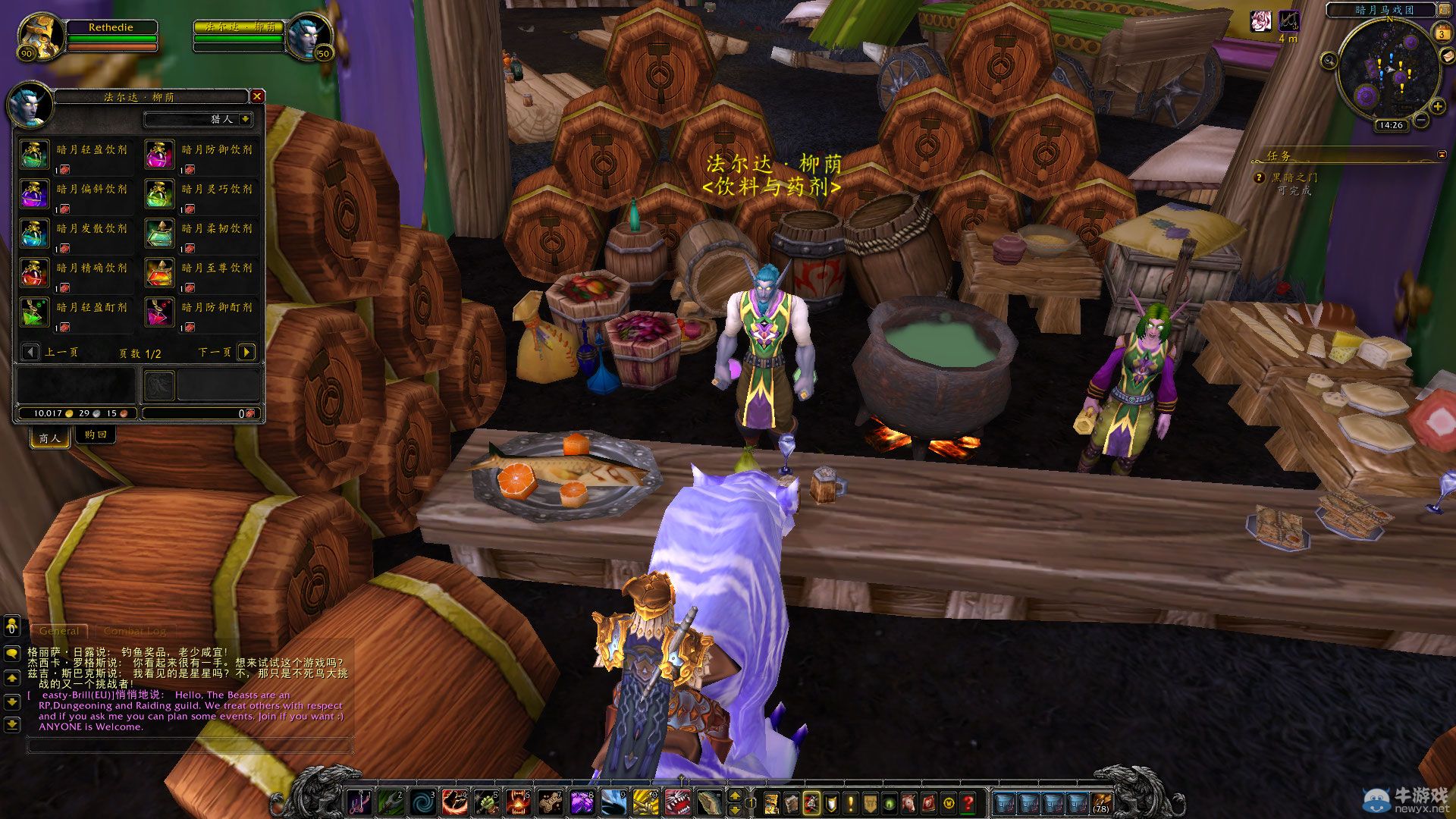
Task: Switch to the 购回 buyback tab
Action: 96,435
